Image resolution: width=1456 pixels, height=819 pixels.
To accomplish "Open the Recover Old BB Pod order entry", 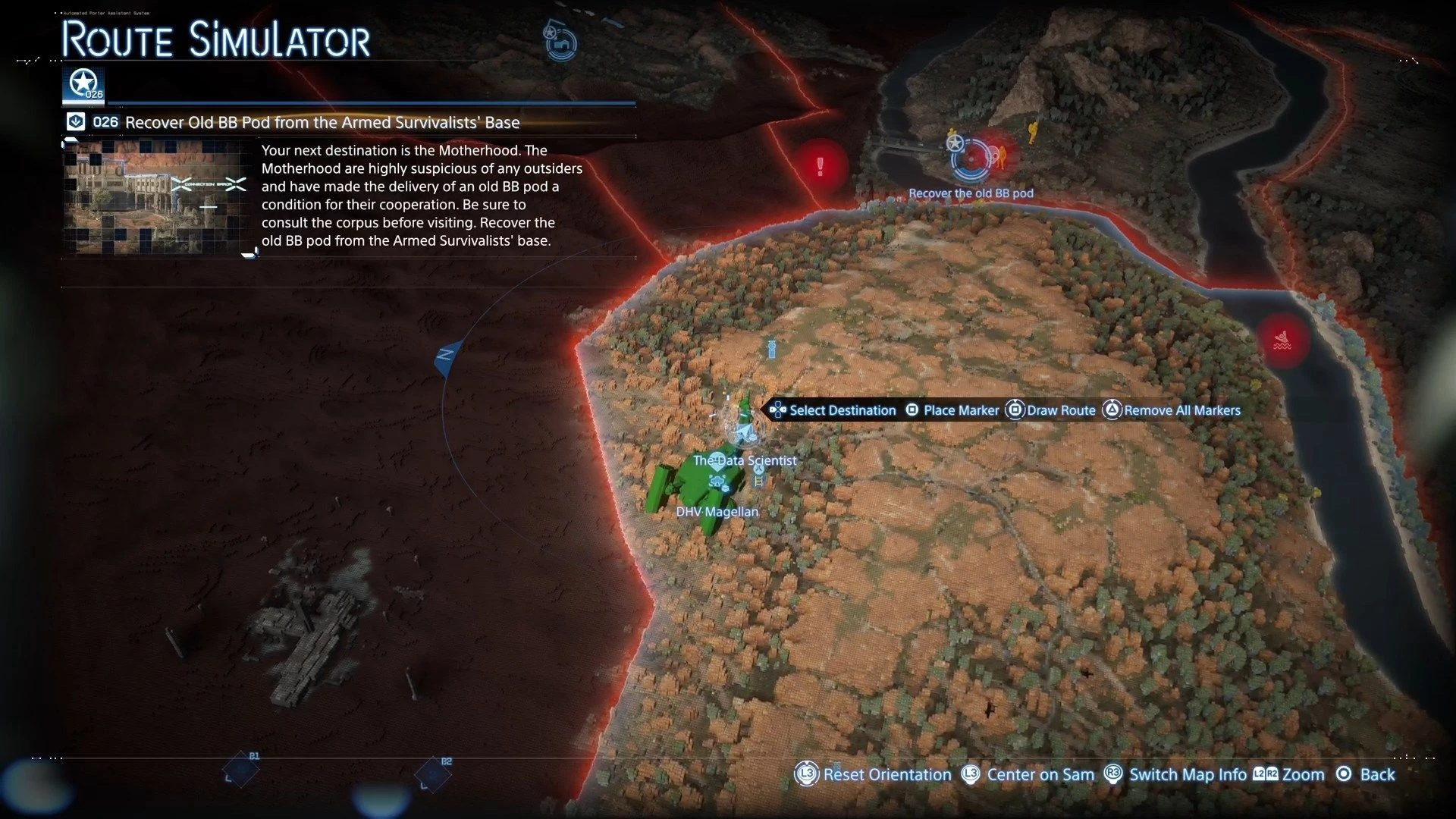I will pyautogui.click(x=322, y=122).
